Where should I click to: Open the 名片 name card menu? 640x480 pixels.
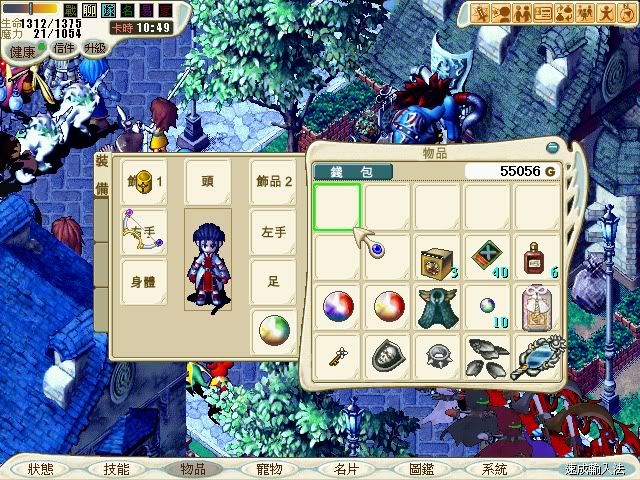(x=345, y=468)
